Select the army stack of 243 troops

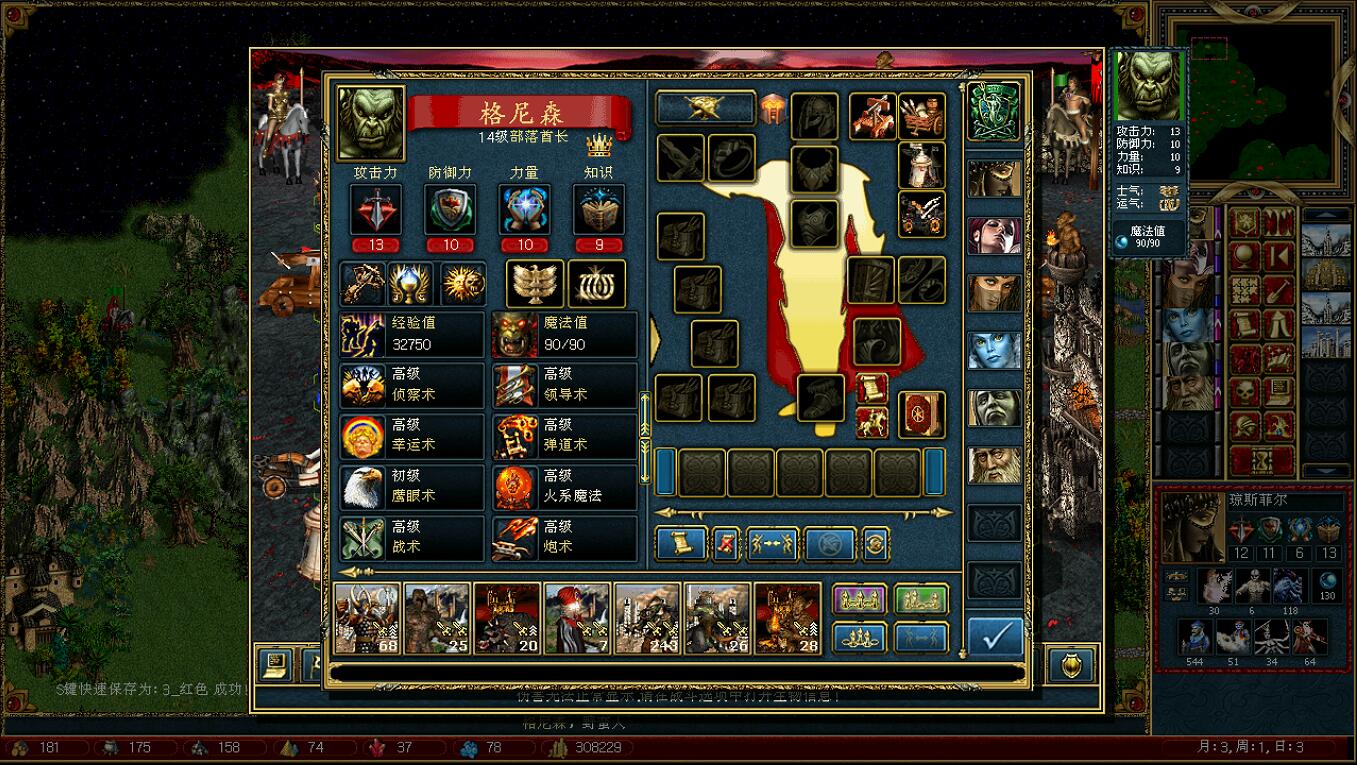click(x=647, y=618)
